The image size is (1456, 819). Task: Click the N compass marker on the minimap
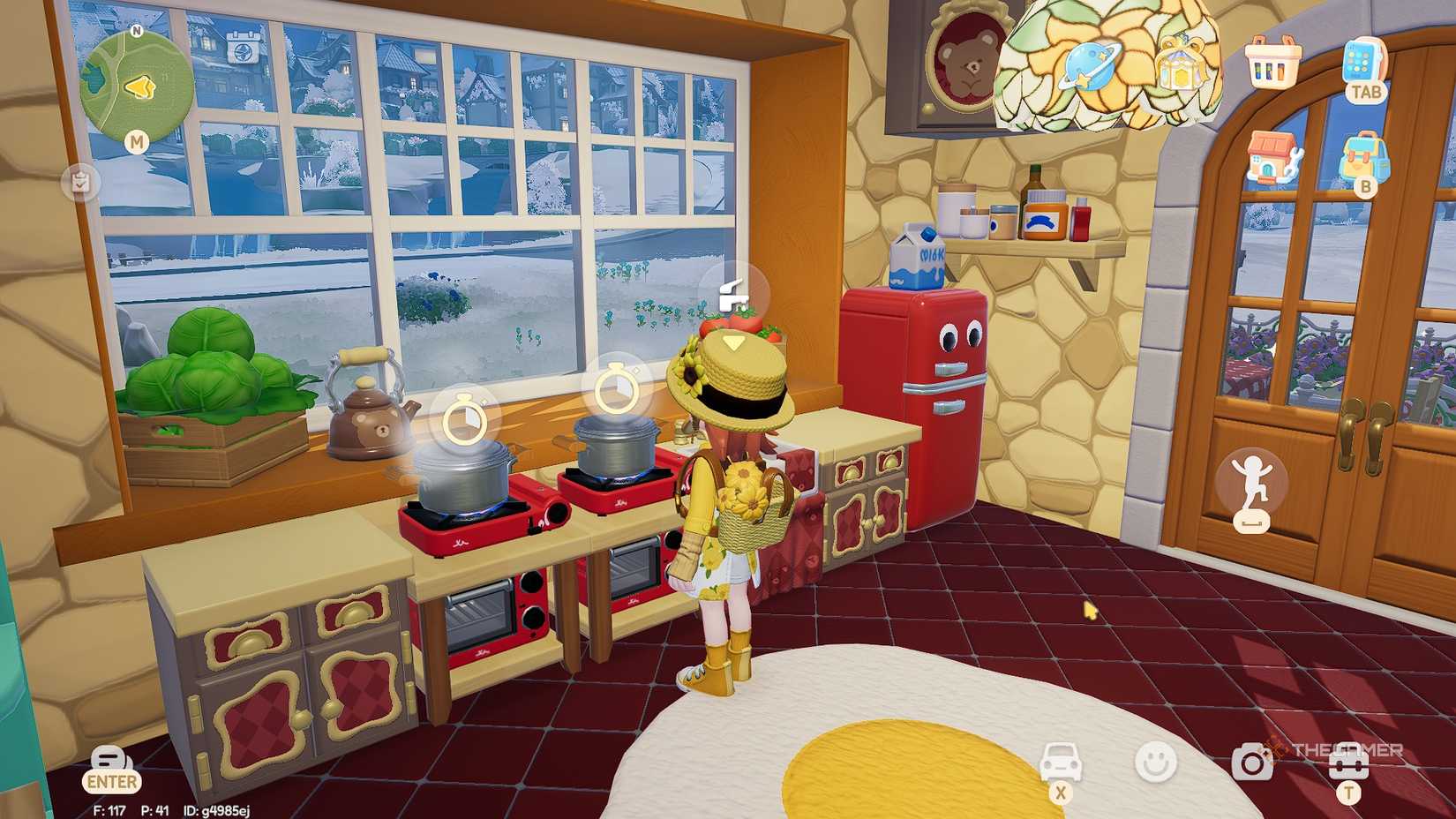137,30
